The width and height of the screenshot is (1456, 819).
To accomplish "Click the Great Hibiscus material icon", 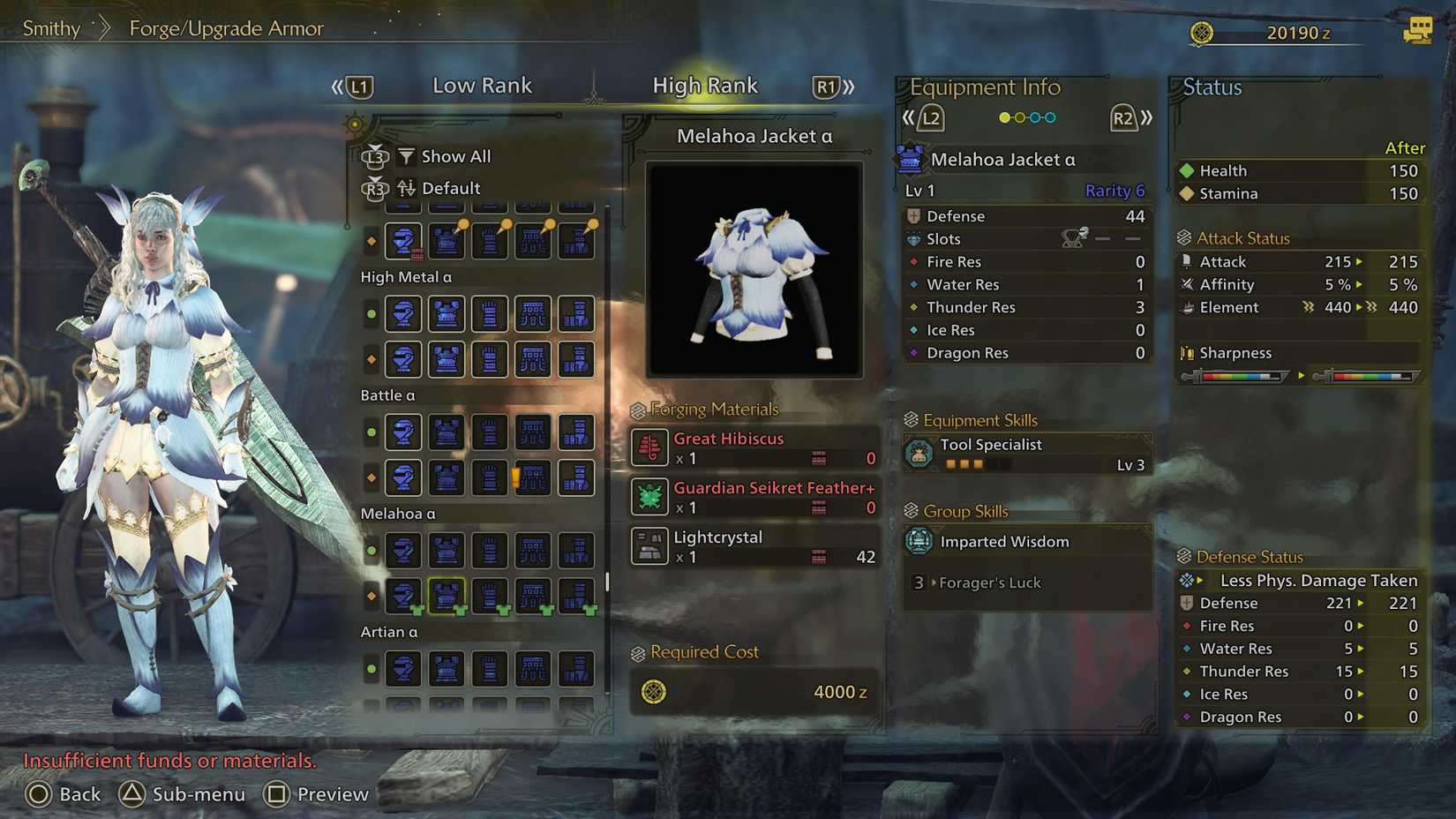I will (x=649, y=448).
